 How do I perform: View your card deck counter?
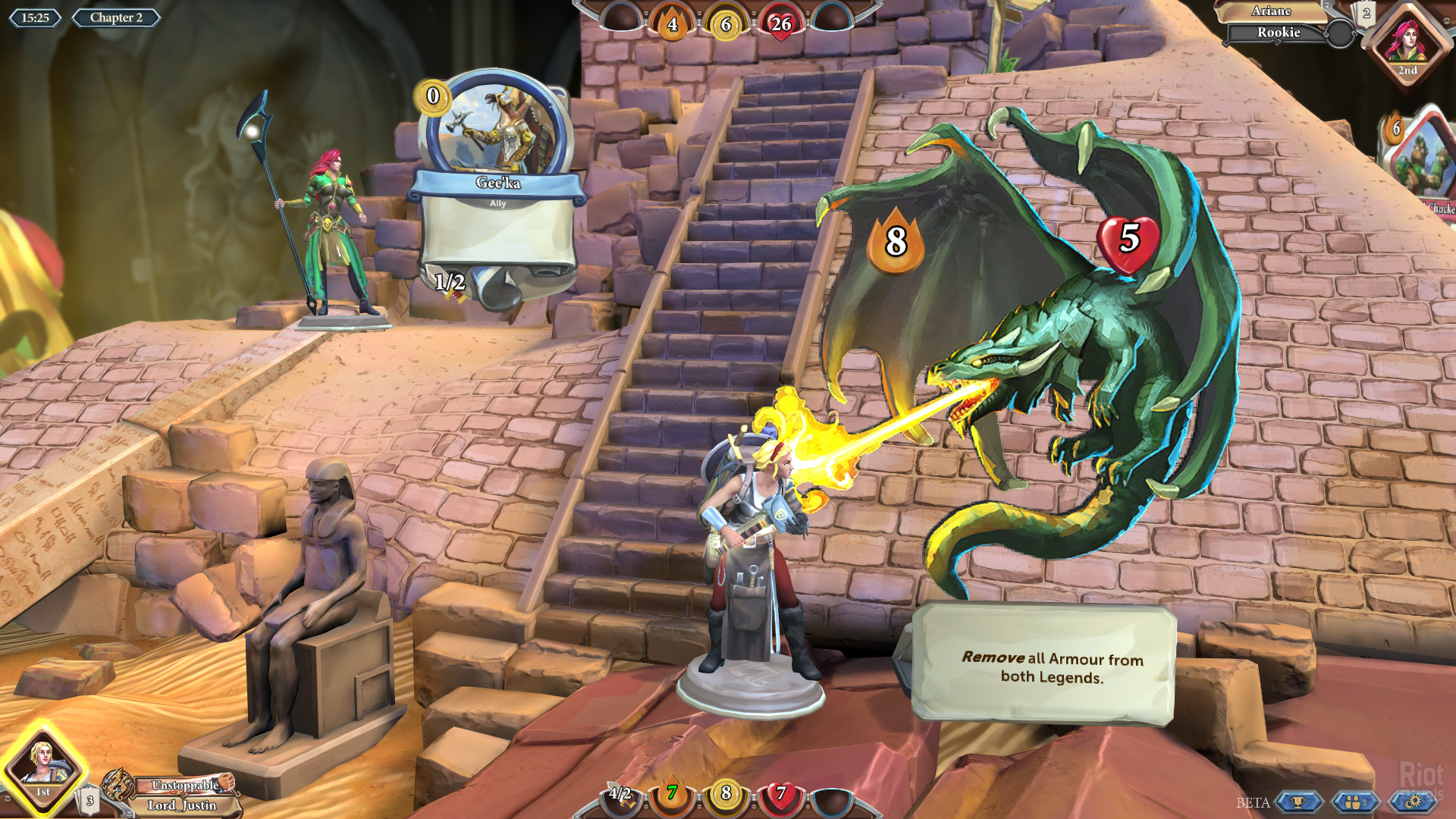tap(89, 801)
